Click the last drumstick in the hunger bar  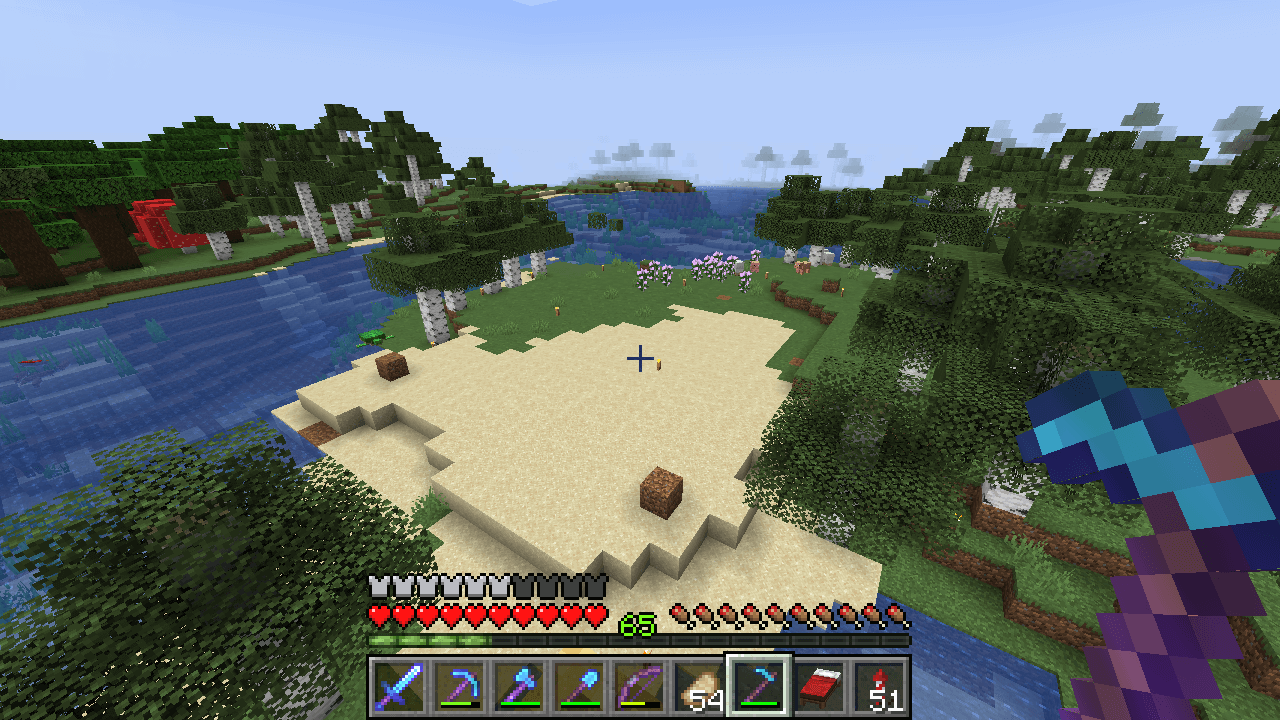click(x=895, y=615)
